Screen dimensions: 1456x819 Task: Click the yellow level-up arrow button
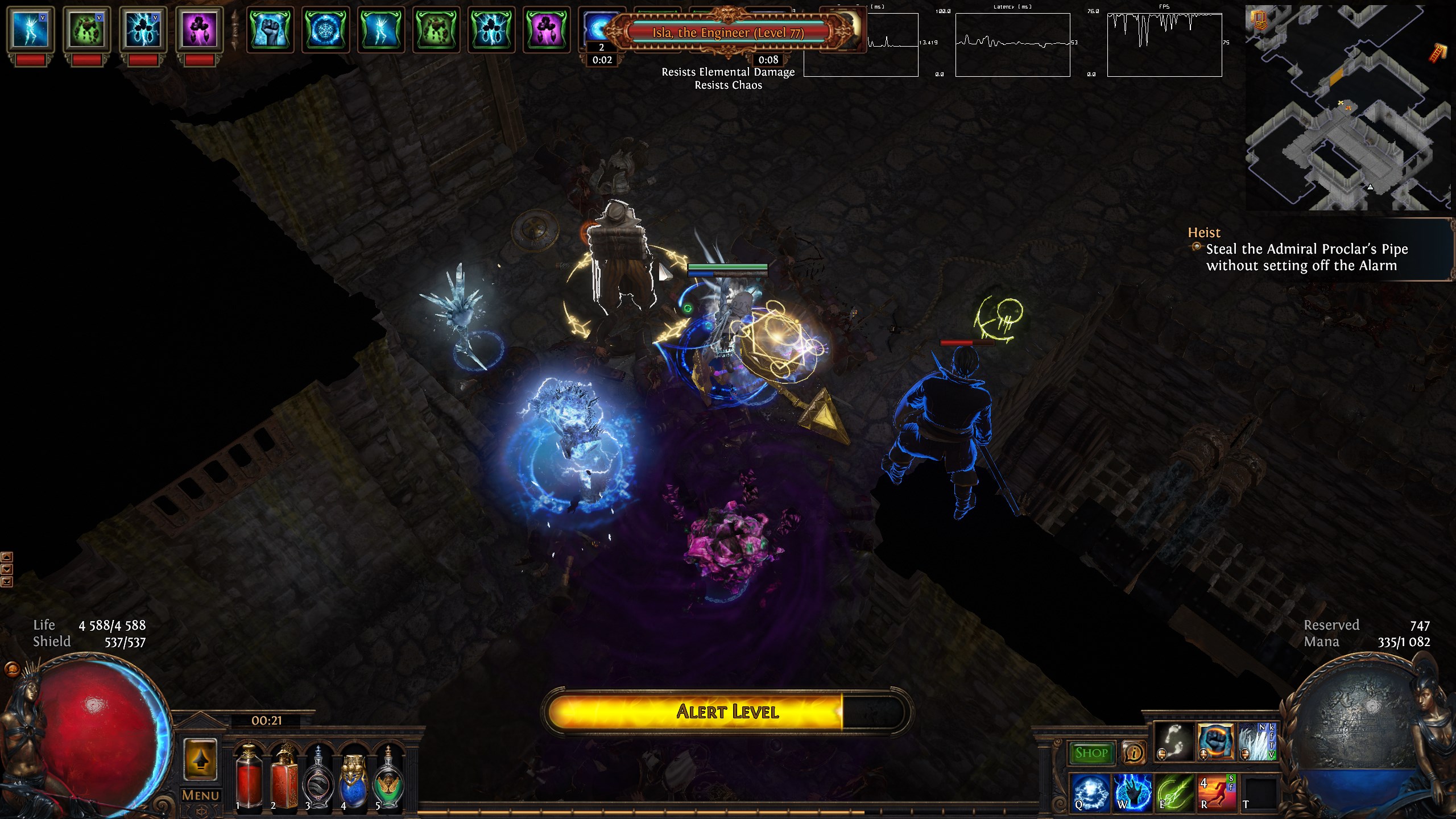pyautogui.click(x=200, y=760)
